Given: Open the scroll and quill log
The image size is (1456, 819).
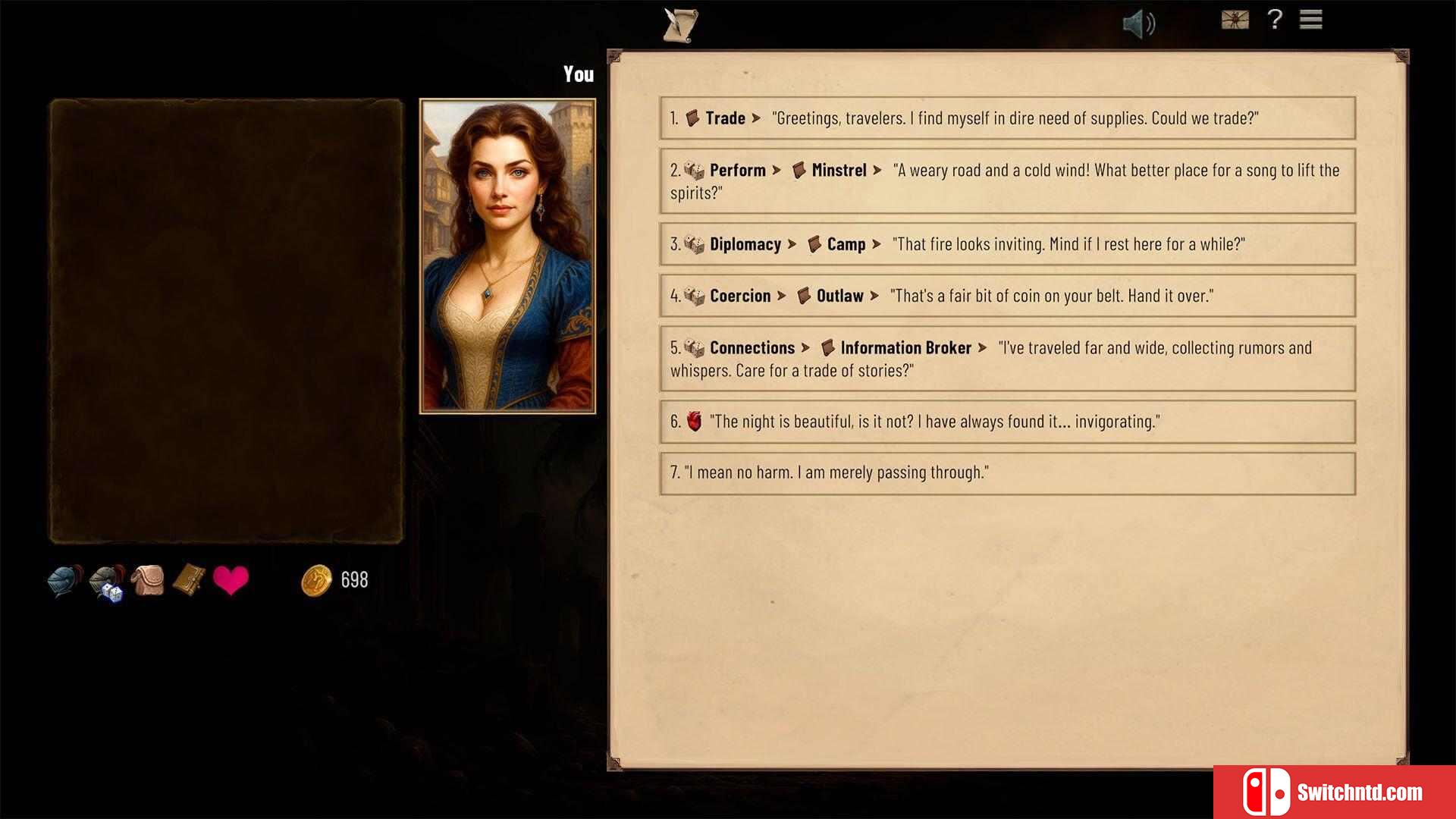Looking at the screenshot, I should point(679,25).
